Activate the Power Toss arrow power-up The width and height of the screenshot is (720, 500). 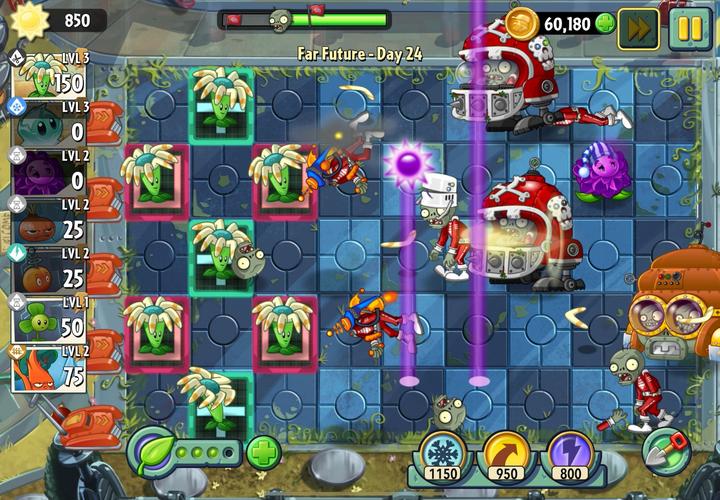506,456
